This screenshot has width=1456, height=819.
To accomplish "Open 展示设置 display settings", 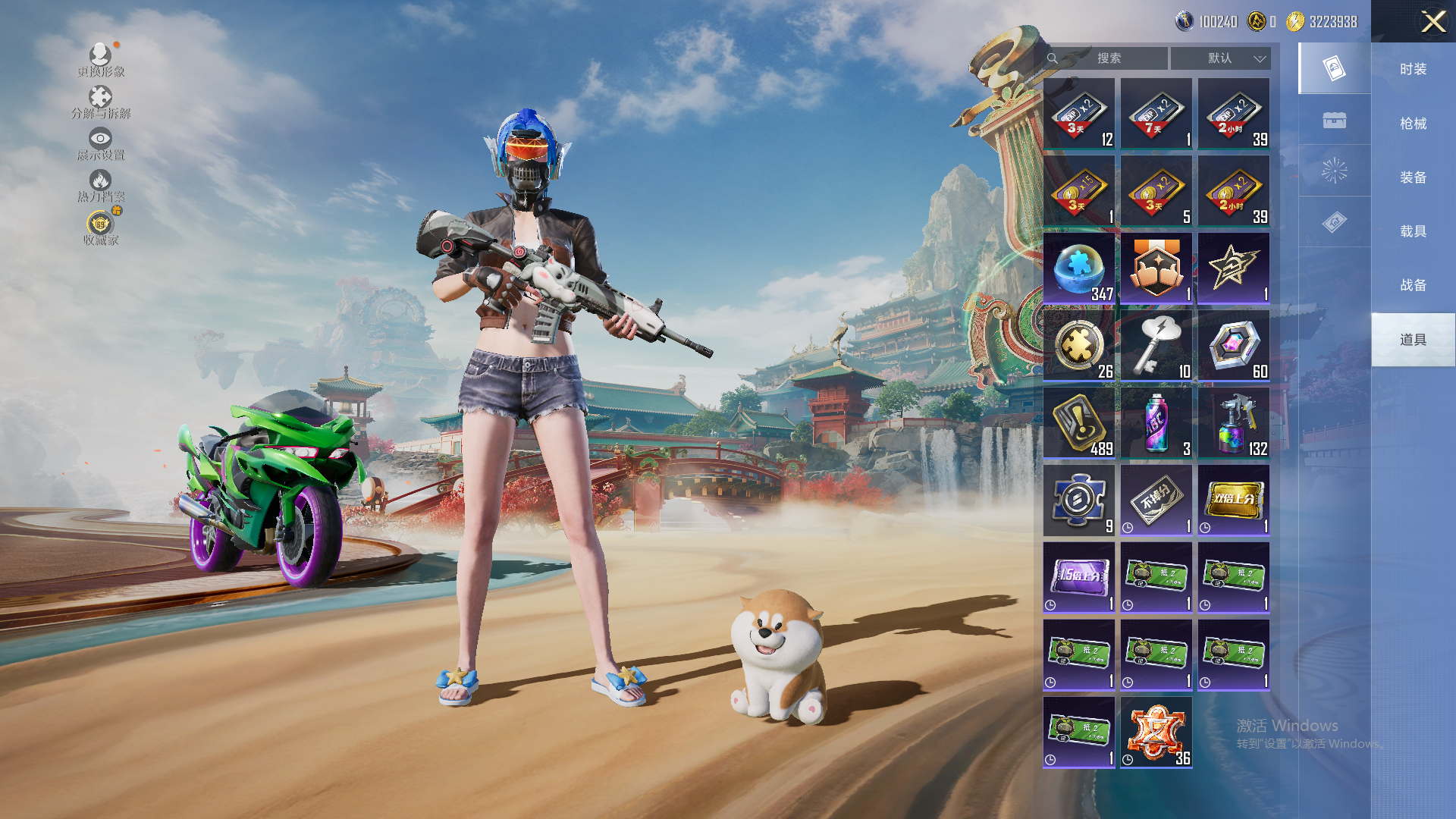I will (101, 144).
